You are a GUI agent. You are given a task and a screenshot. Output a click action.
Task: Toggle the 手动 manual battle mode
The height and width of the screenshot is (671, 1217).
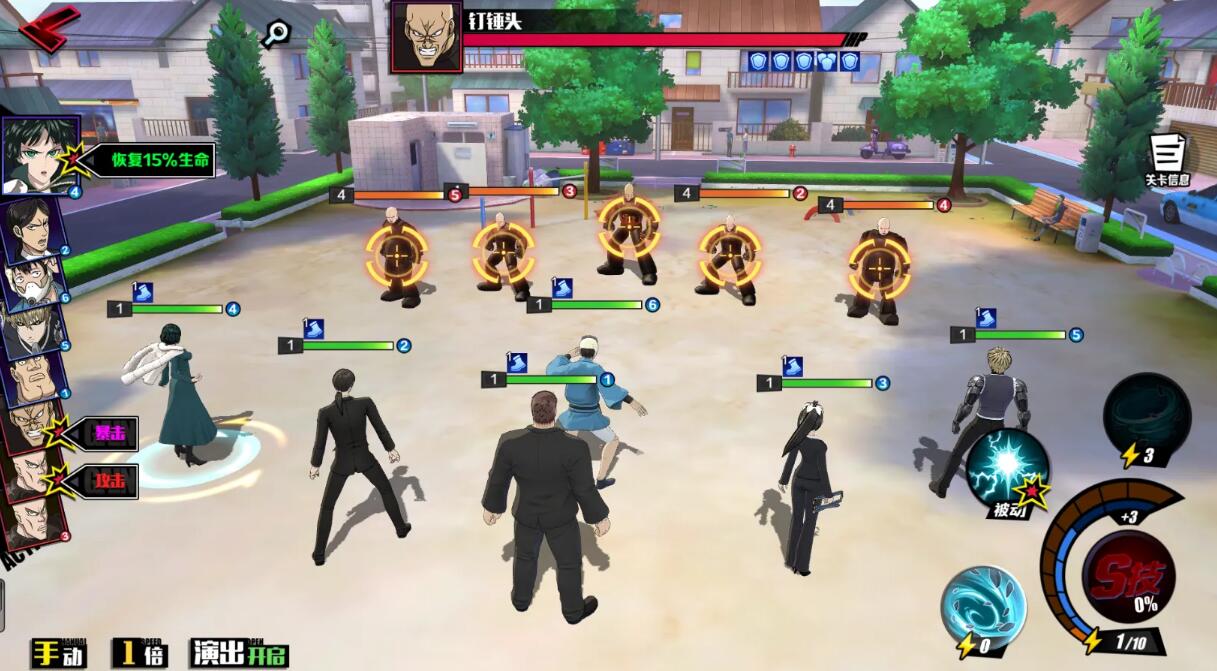click(58, 653)
